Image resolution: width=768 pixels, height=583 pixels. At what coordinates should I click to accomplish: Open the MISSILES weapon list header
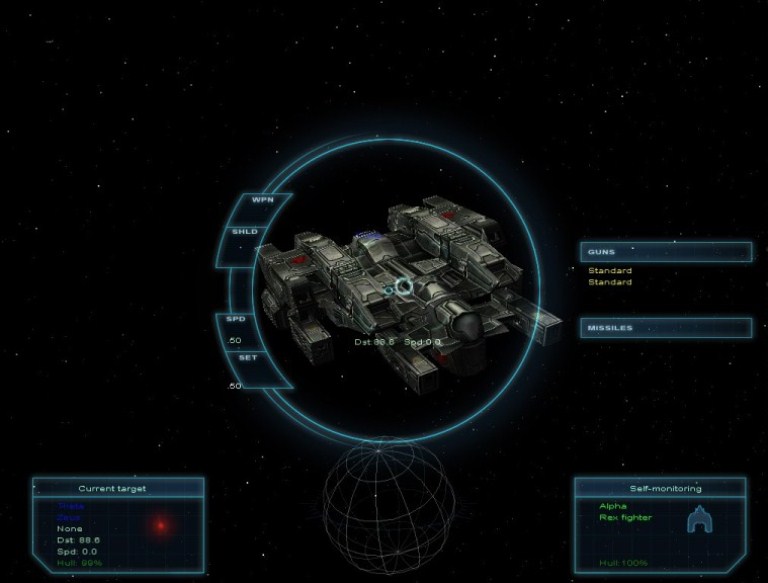click(x=665, y=327)
